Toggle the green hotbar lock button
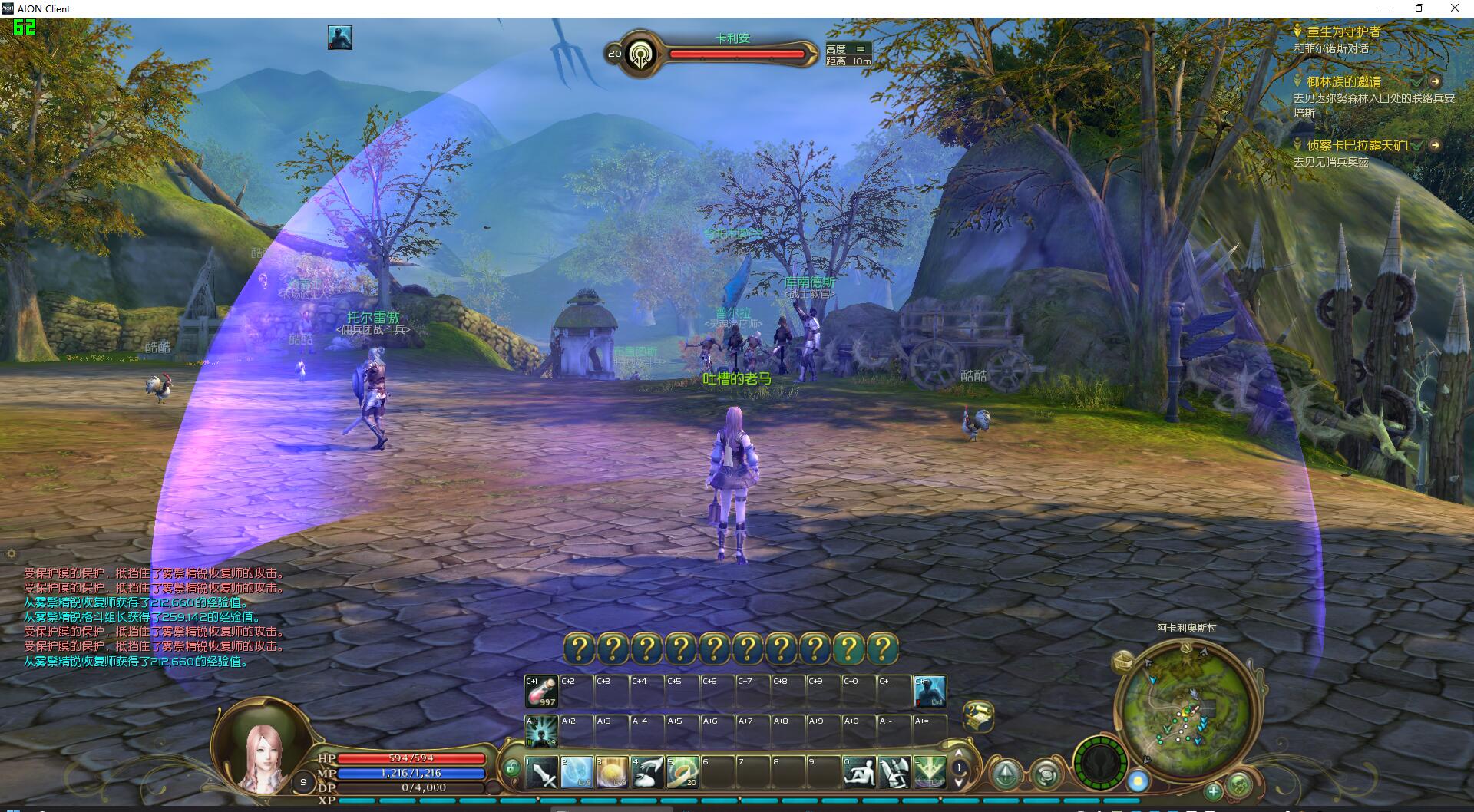 pyautogui.click(x=511, y=767)
